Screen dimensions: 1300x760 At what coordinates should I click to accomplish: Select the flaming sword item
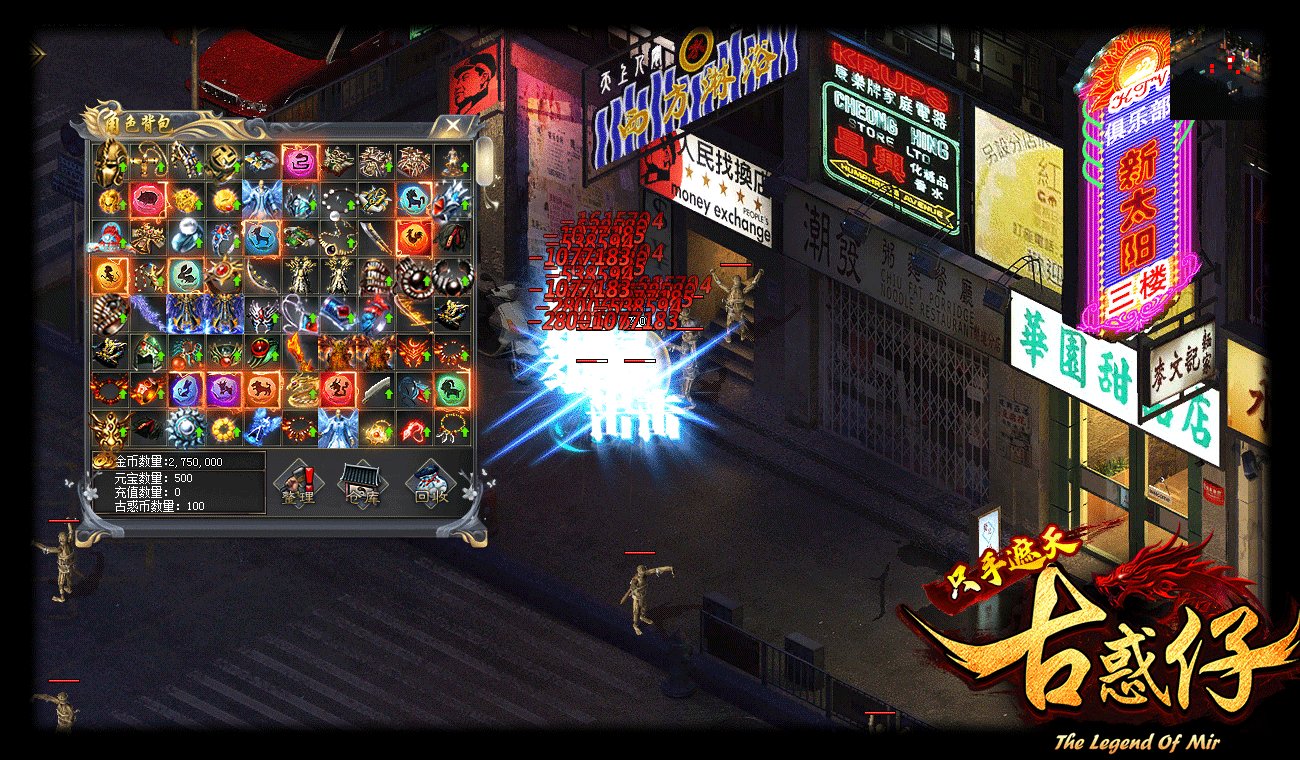click(x=298, y=351)
